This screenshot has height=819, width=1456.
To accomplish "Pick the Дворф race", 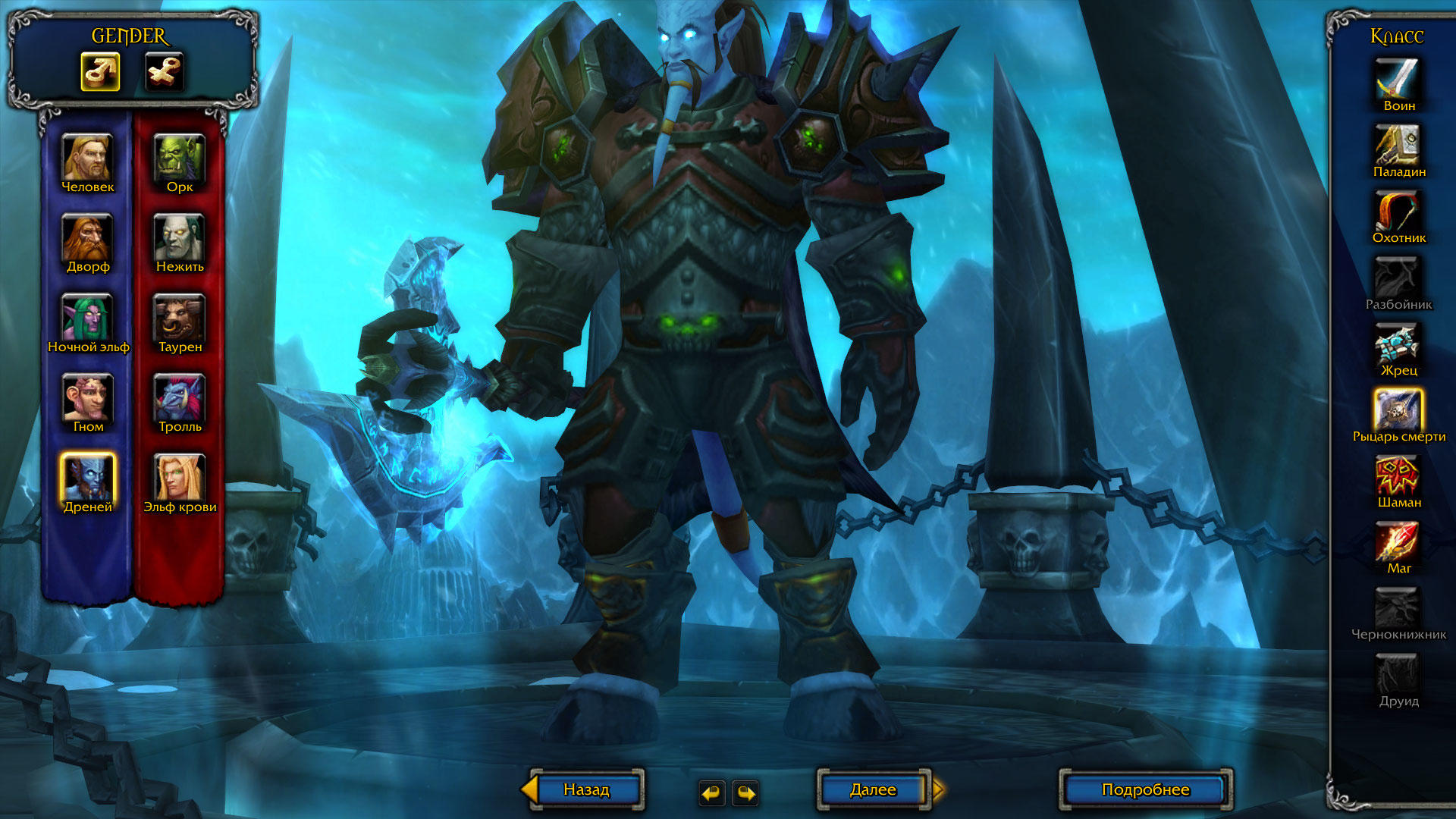I will pos(88,237).
